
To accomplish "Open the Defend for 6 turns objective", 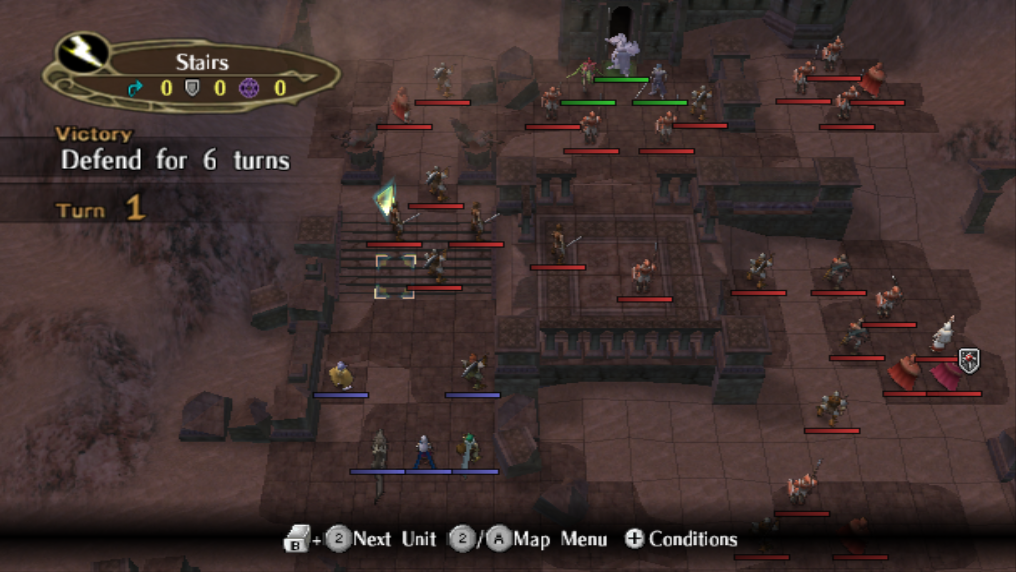I will 175,160.
